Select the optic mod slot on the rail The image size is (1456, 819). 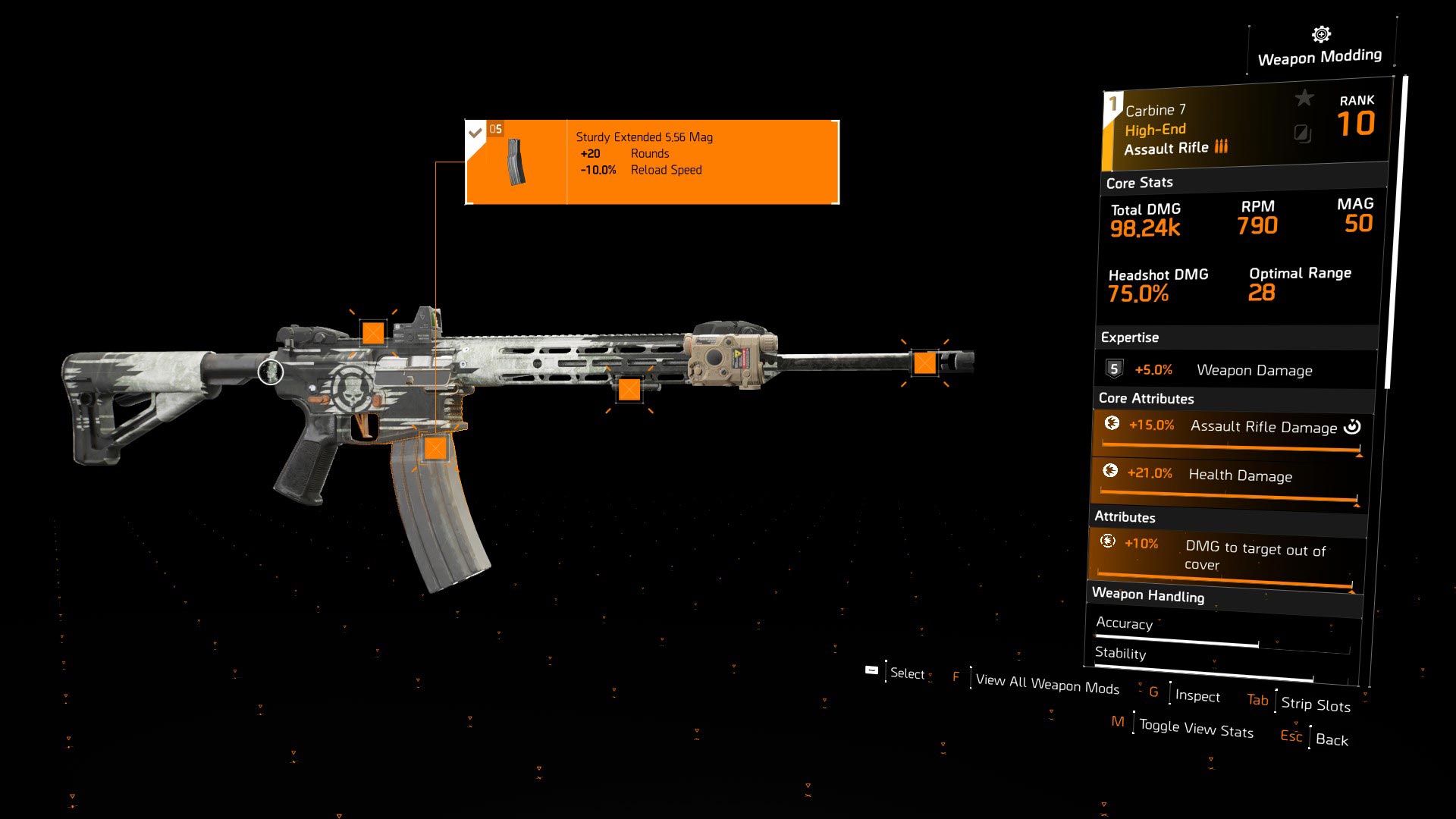pos(372,332)
